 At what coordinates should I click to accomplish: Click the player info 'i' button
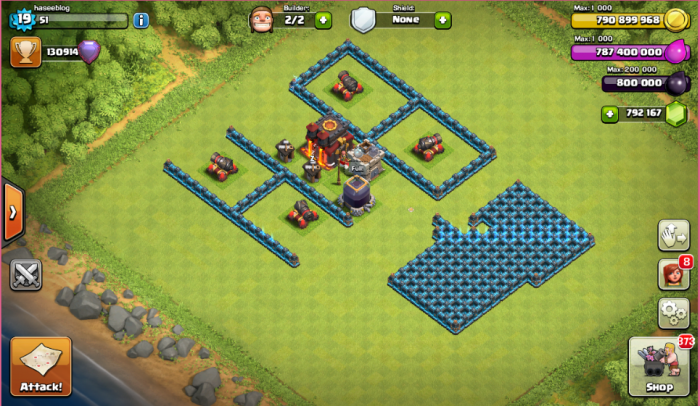tap(141, 20)
